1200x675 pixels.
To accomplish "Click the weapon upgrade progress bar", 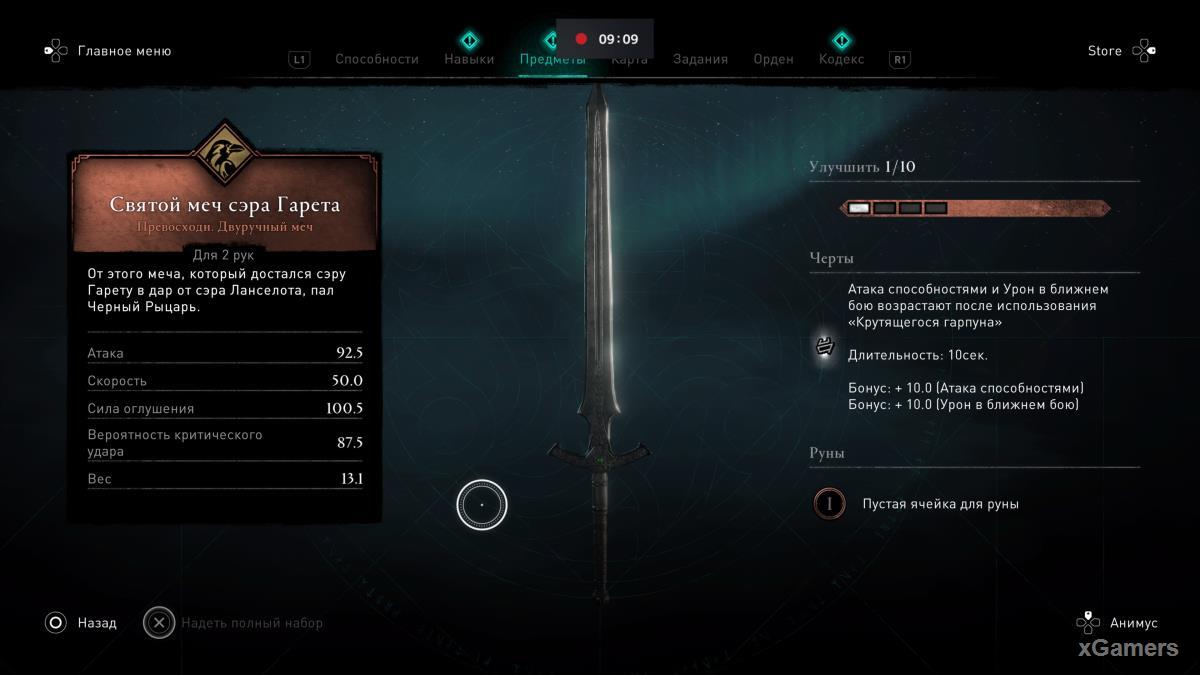I will (975, 208).
